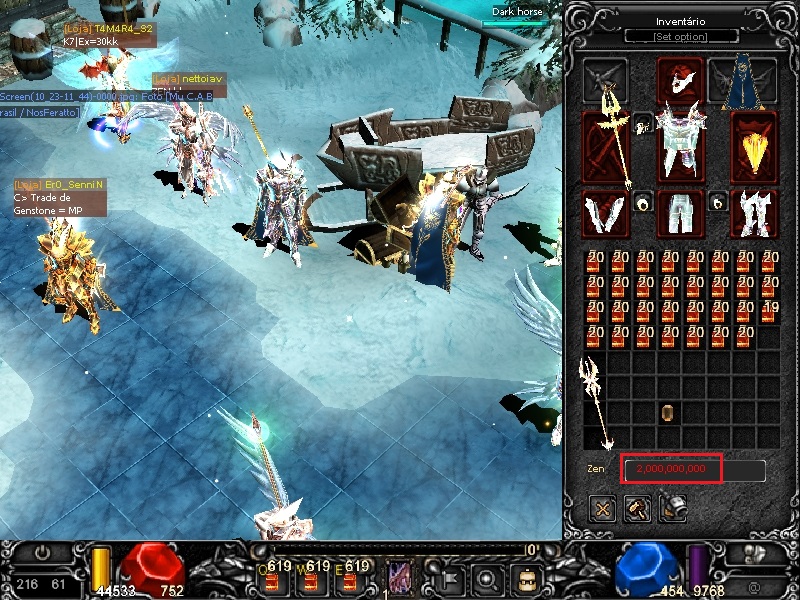This screenshot has width=800, height=600.
Task: Select the equipped white gloves slot
Action: pyautogui.click(x=604, y=213)
